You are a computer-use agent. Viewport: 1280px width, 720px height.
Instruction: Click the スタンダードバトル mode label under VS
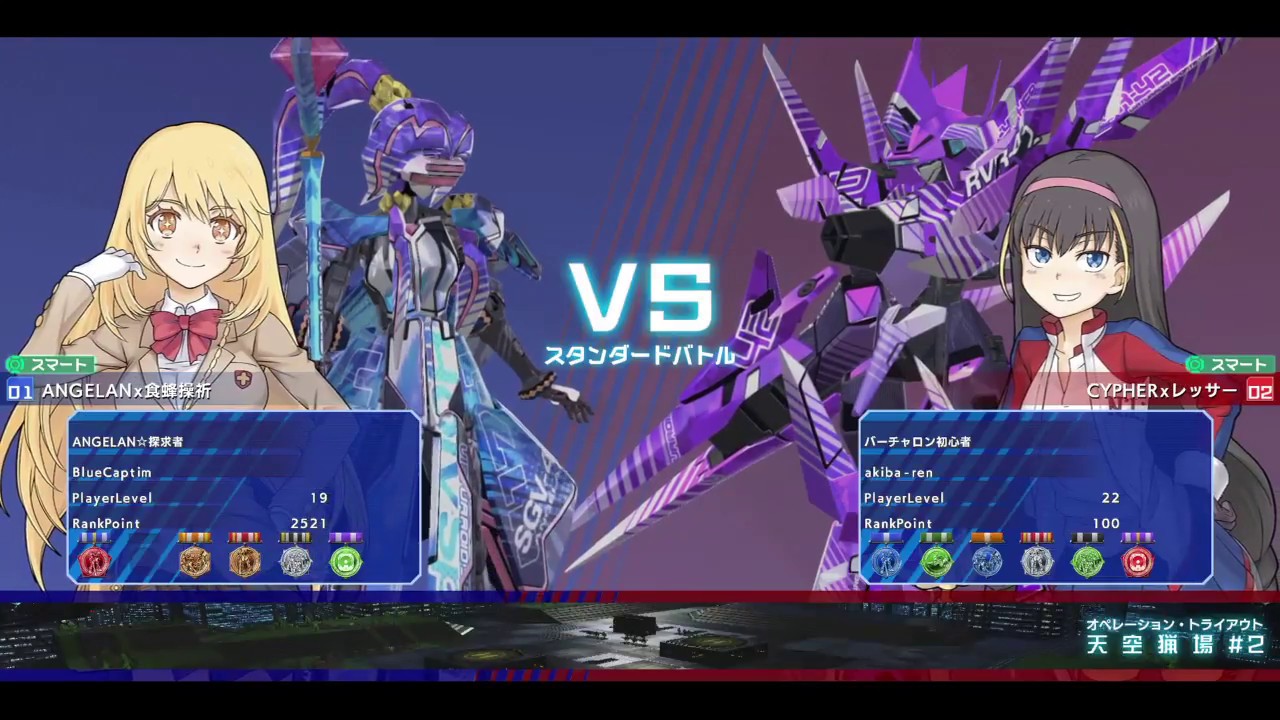[640, 352]
